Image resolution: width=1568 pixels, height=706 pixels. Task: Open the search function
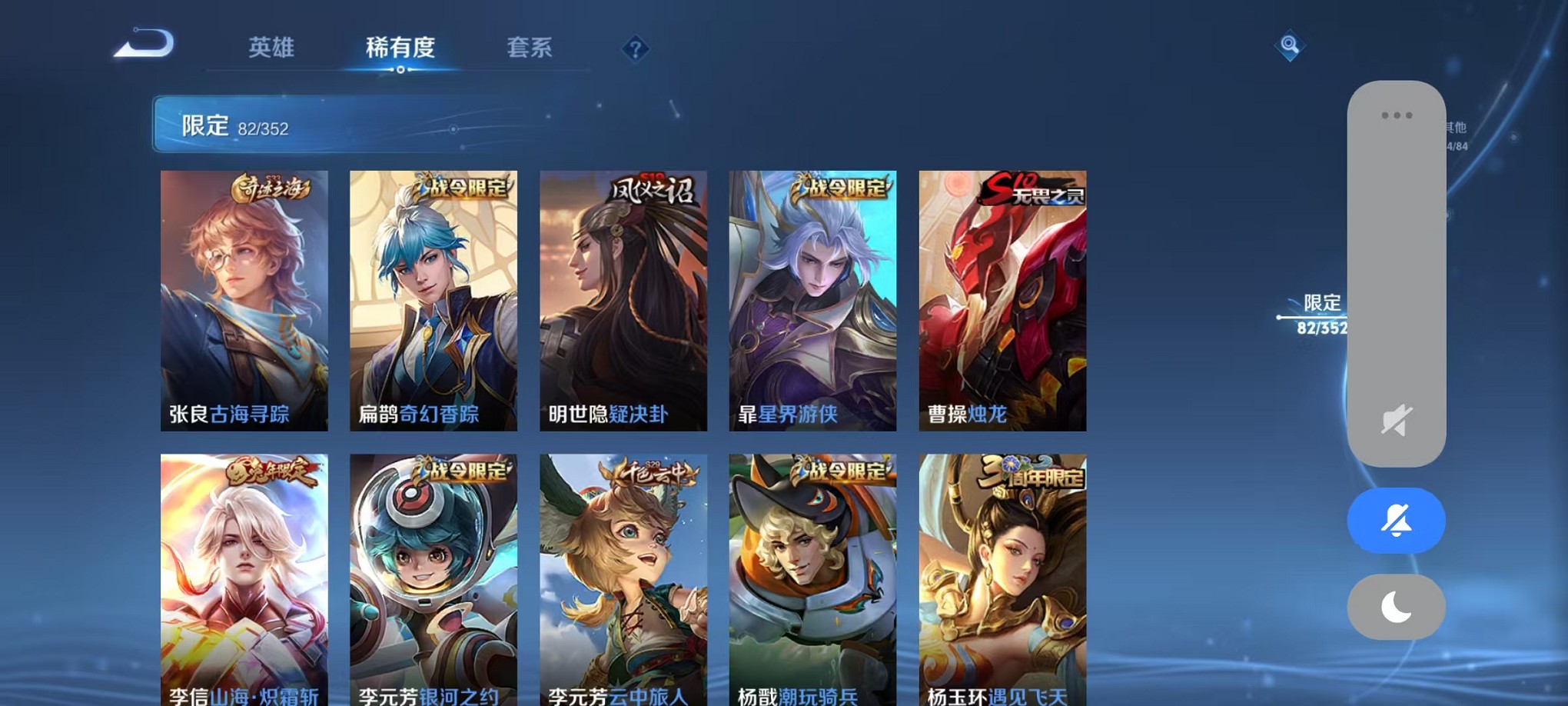(x=1289, y=46)
